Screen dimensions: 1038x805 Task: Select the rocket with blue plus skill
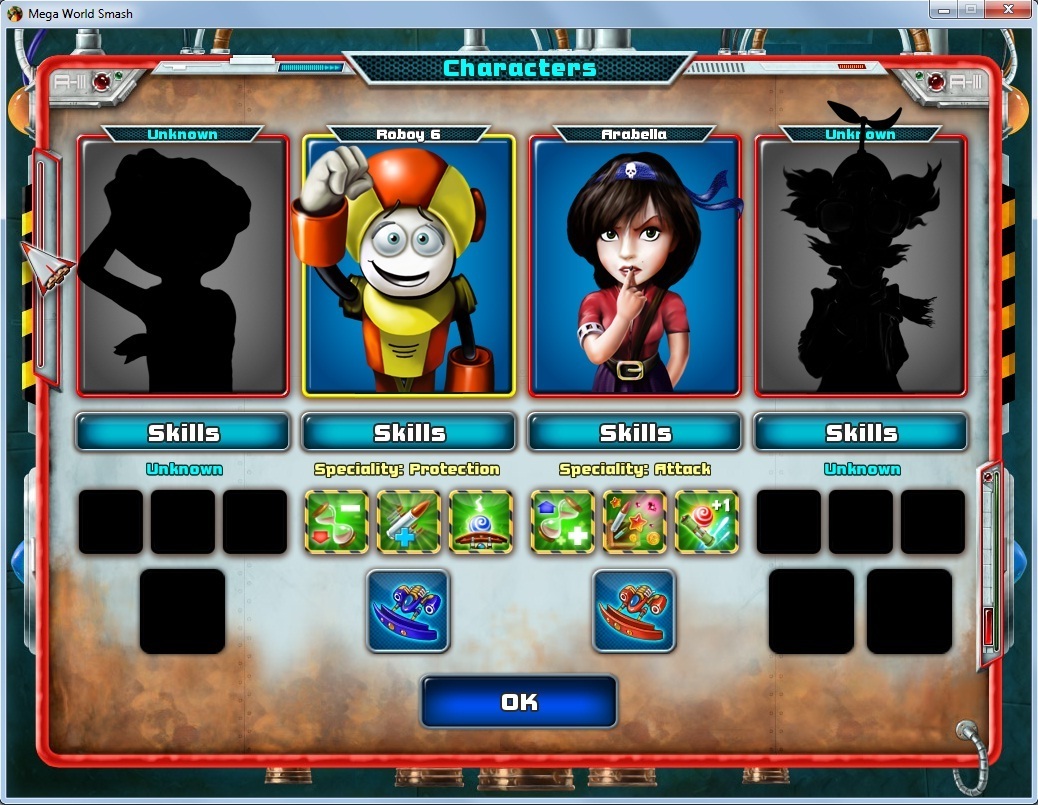[x=409, y=522]
